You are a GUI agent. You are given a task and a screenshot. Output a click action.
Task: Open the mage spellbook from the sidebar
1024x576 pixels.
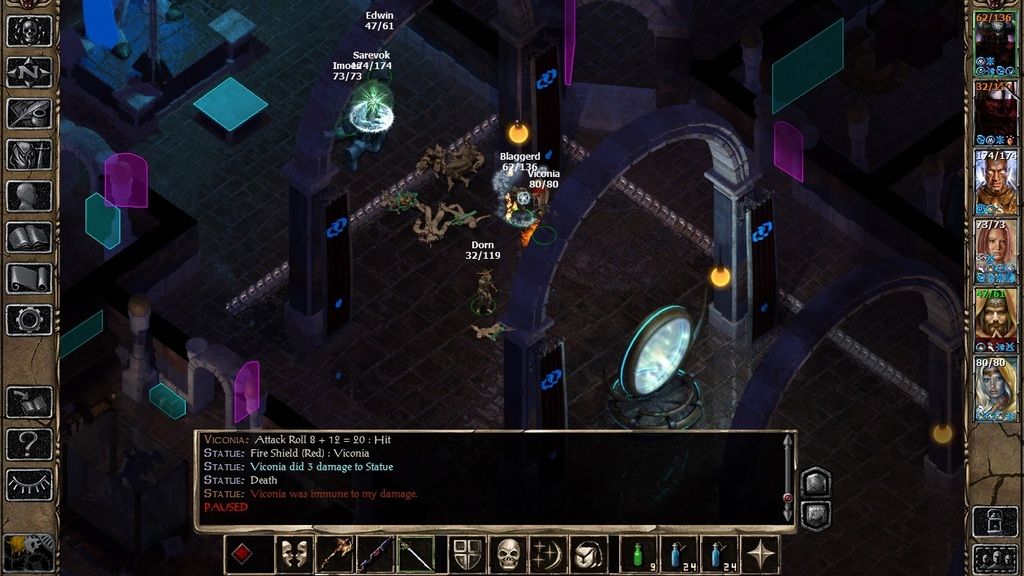point(29,238)
